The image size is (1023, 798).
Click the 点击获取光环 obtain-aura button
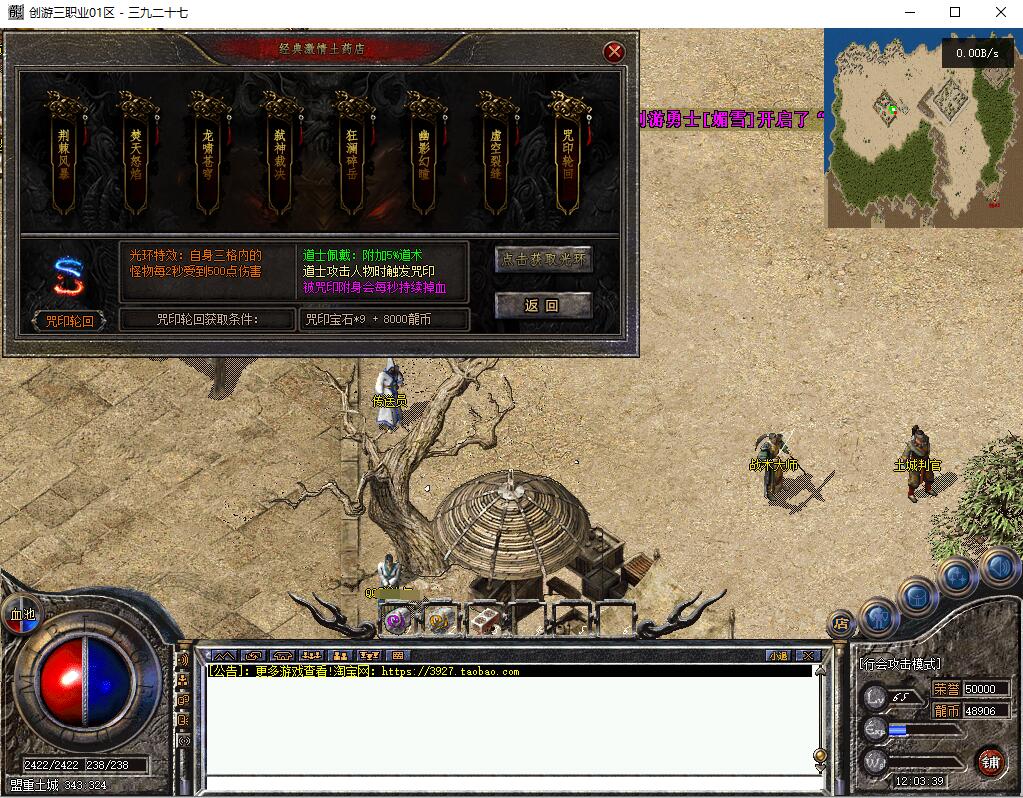click(x=544, y=260)
